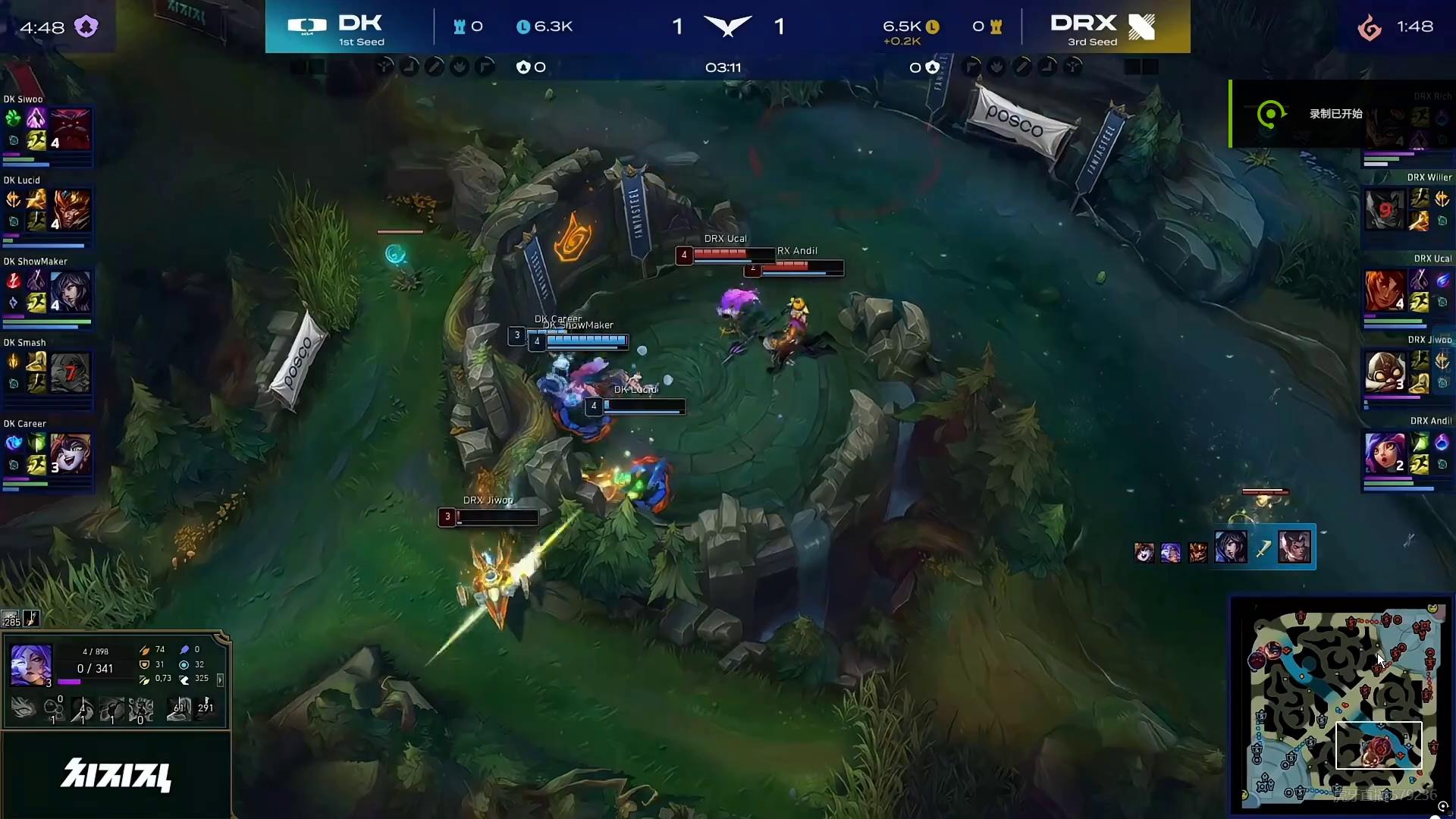Click the slain champion portrait in kill feed
This screenshot has height=819, width=1456.
pos(1294,547)
